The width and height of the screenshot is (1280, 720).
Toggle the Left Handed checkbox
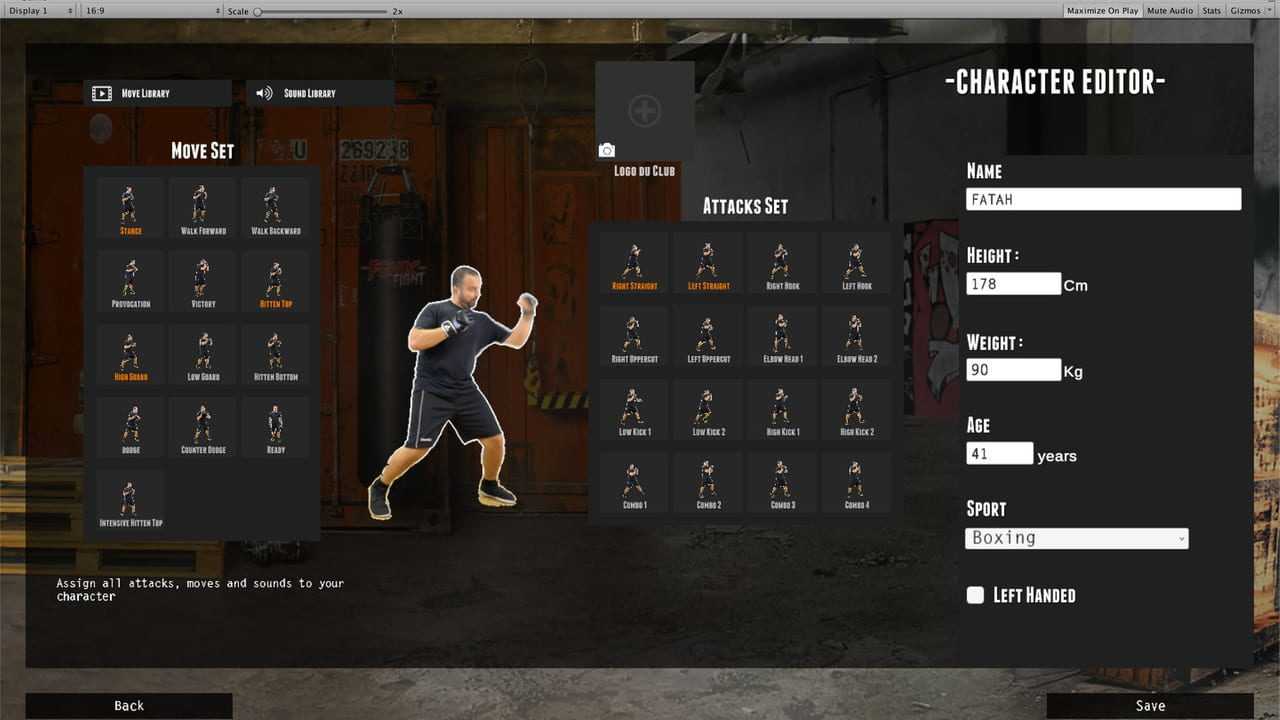click(x=975, y=595)
